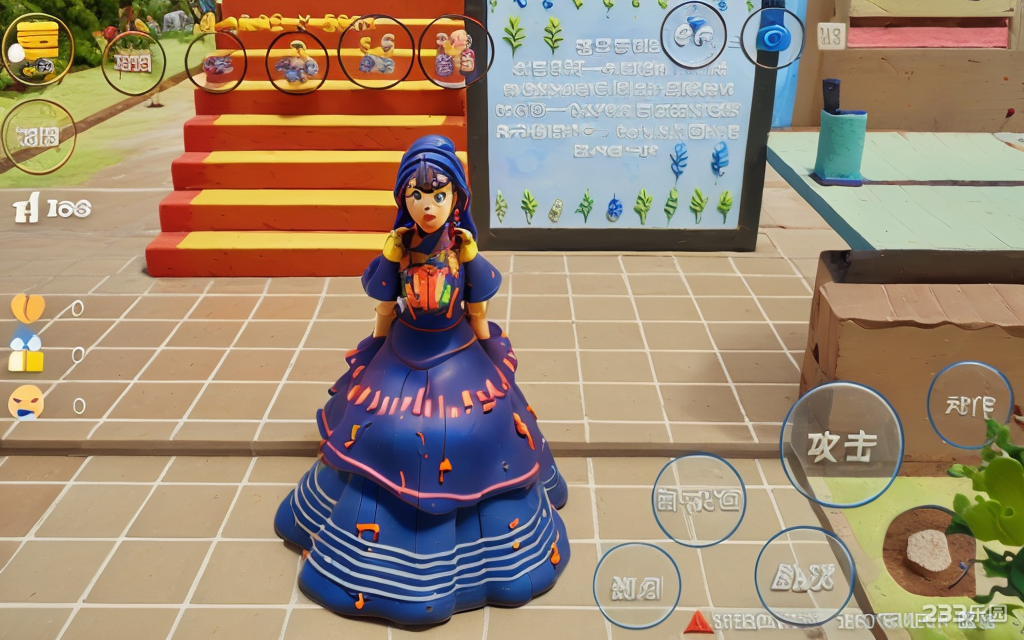
Task: Click the circled icon left of the blue swirl
Action: [693, 35]
